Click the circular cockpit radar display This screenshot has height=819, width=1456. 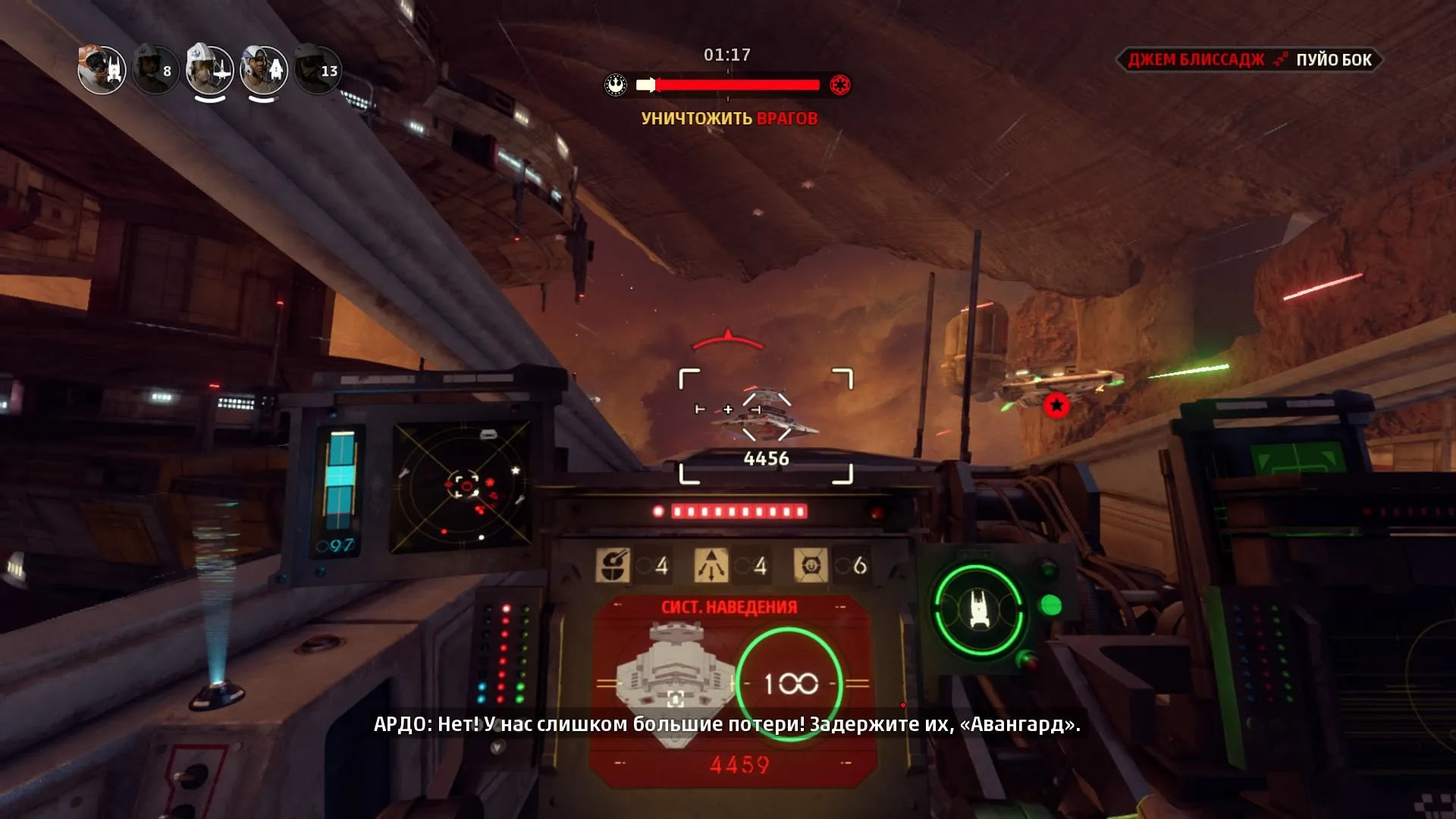coord(462,487)
